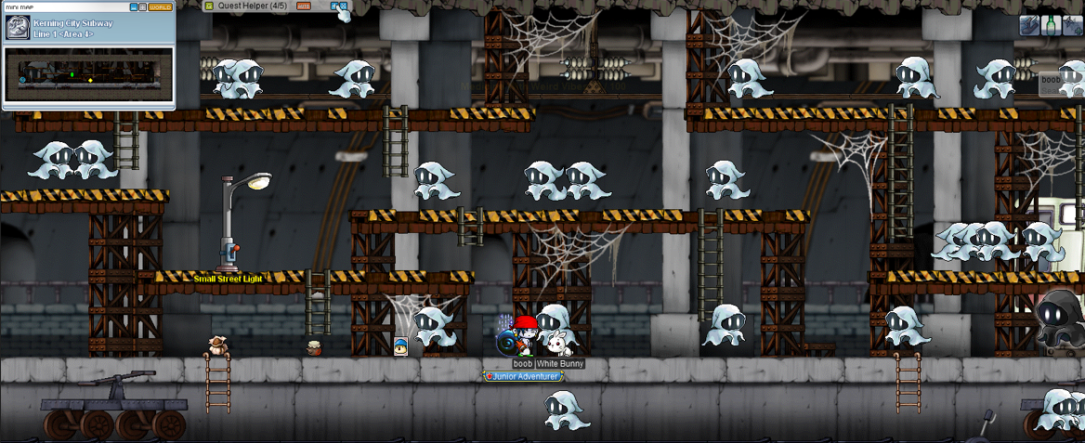Toggle the Quest Helper auto button
Image resolution: width=1085 pixels, height=443 pixels.
[304, 6]
